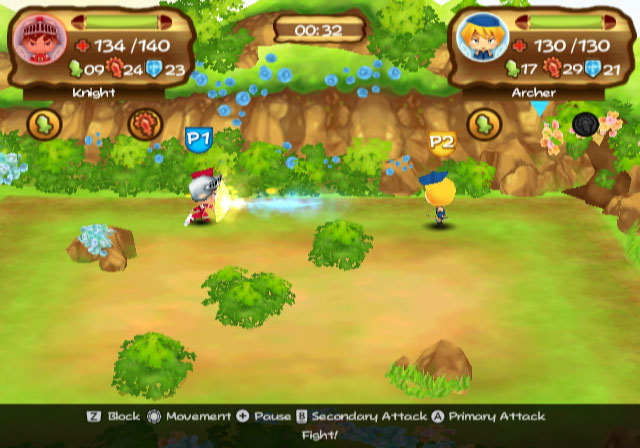Activate the Knight's green skill icon
Image resolution: width=640 pixels, height=448 pixels.
pyautogui.click(x=46, y=124)
